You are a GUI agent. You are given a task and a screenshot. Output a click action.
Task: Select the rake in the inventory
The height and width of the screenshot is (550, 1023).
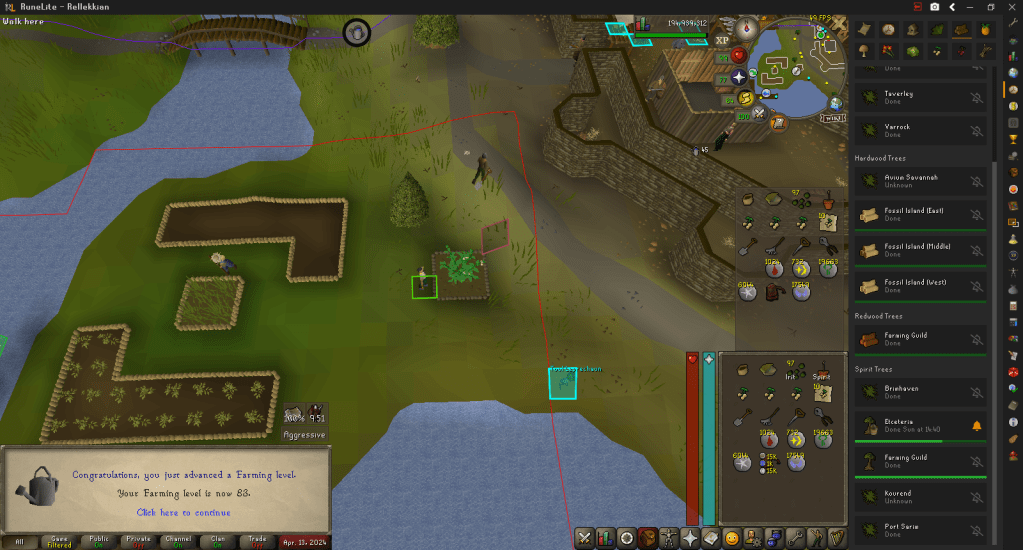(772, 416)
